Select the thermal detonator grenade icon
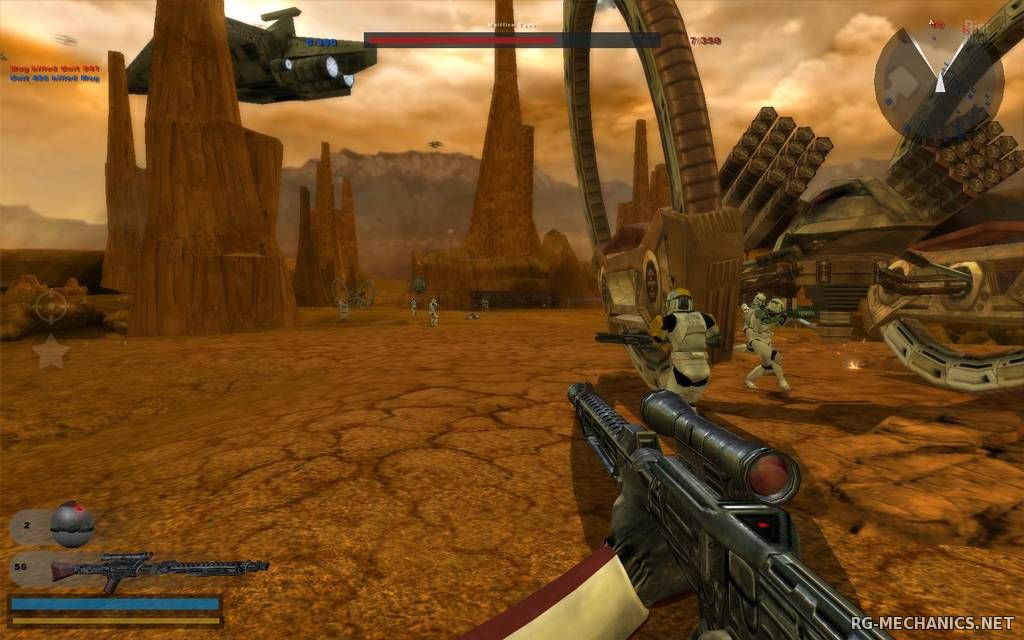The image size is (1024, 640). point(71,523)
